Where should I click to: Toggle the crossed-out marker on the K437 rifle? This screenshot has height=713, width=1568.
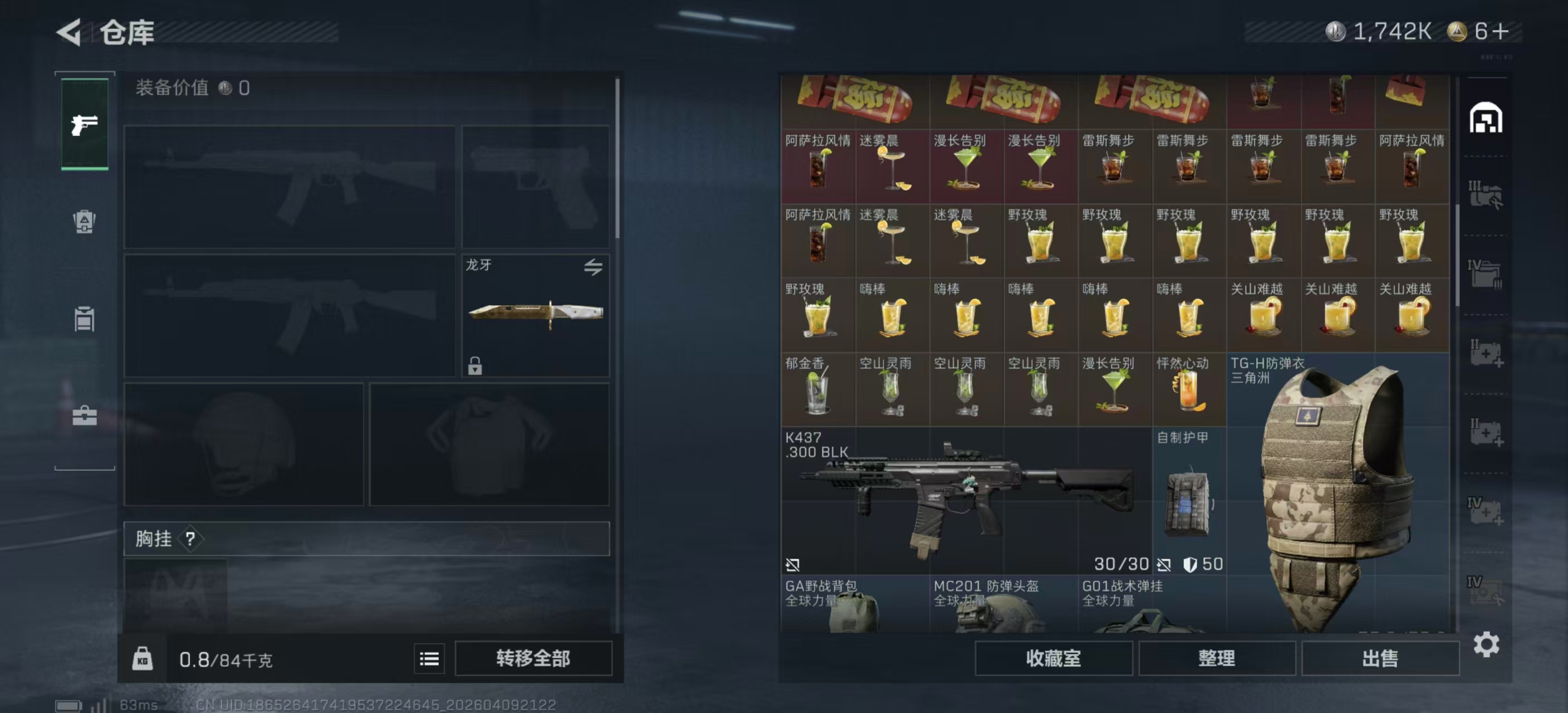[793, 565]
